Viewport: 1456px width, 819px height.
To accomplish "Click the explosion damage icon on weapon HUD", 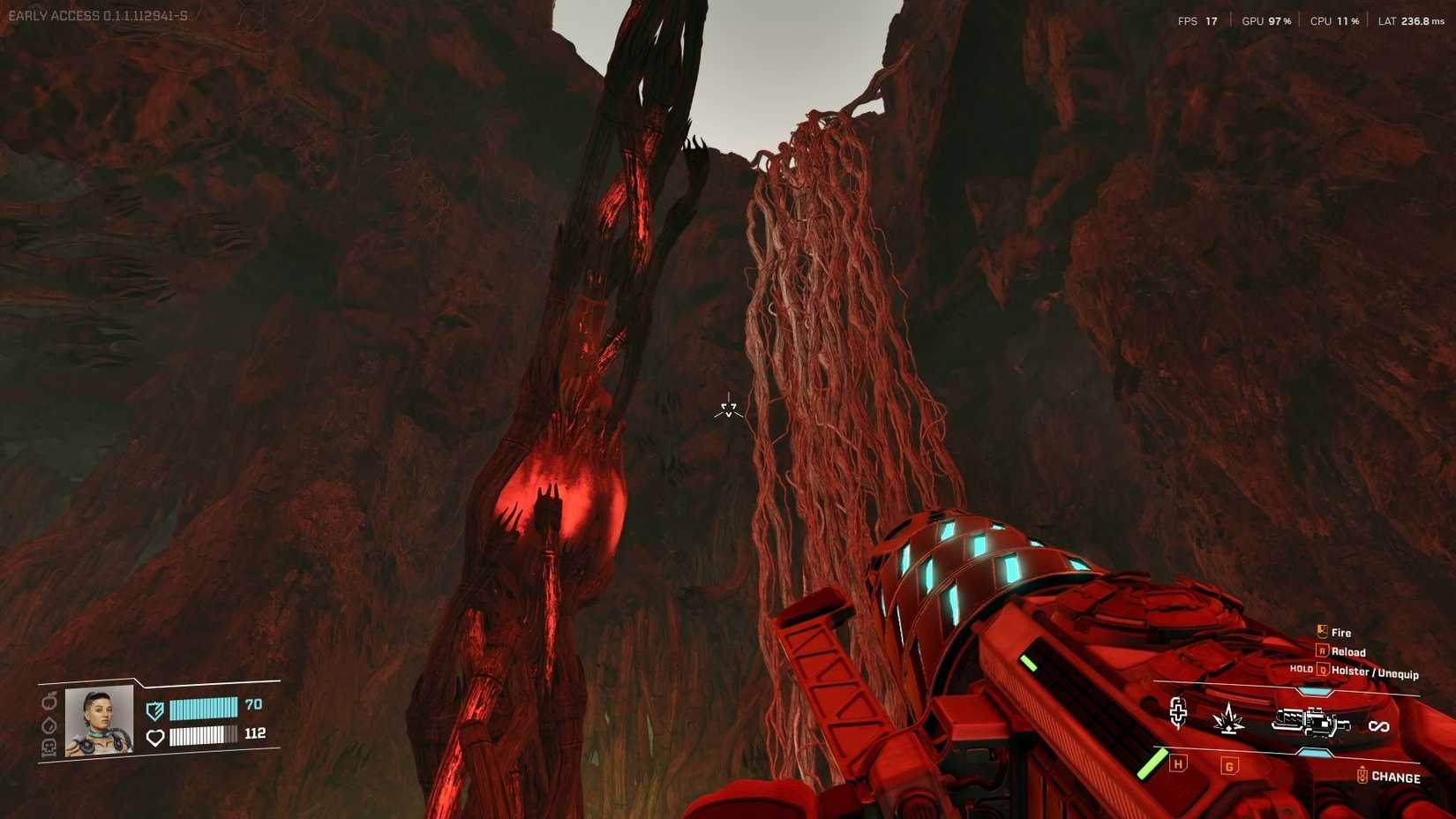I will tap(1228, 719).
